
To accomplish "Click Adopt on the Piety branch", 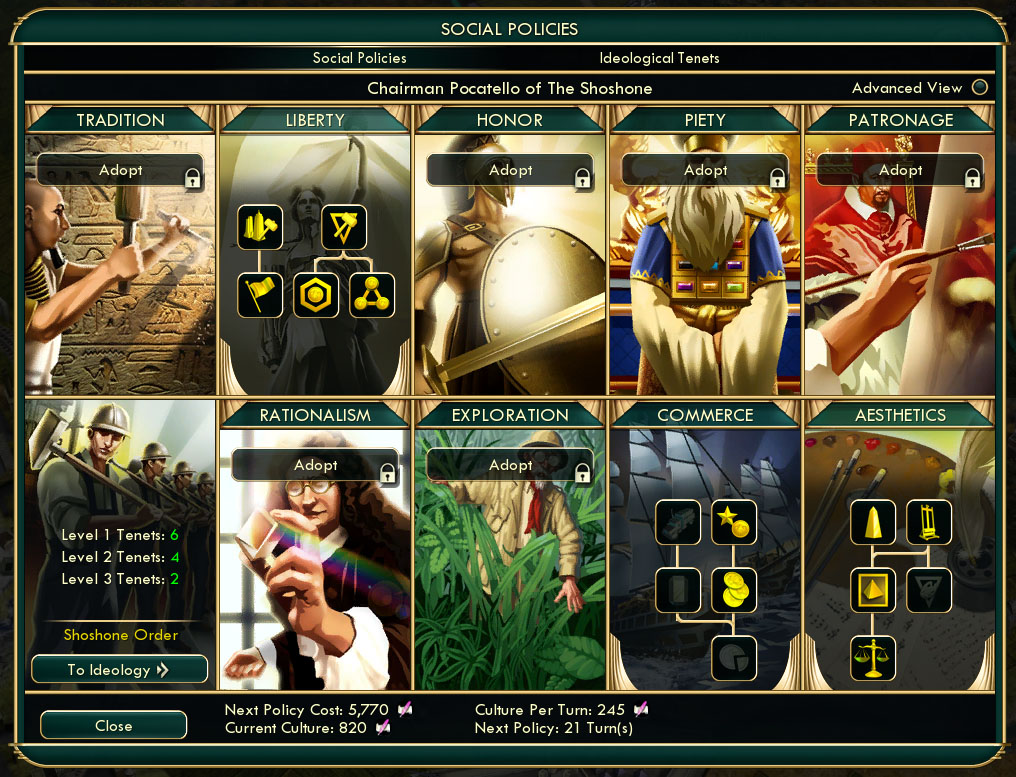I will tap(705, 170).
